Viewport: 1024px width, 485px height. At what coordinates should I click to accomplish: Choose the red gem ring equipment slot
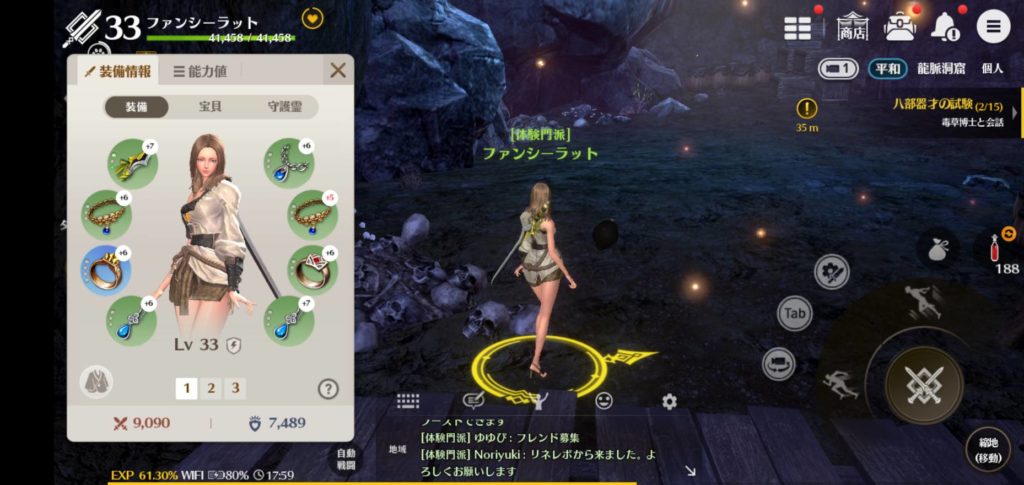point(312,269)
